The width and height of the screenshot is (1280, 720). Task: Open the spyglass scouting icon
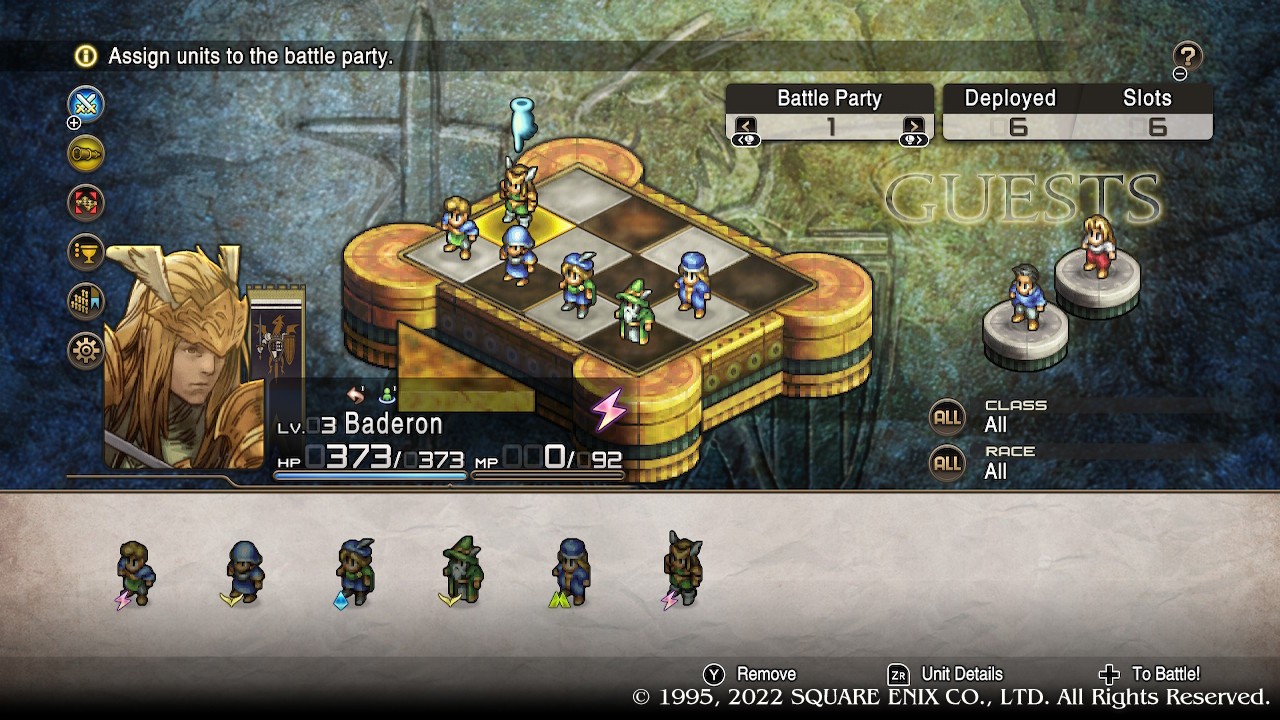pos(86,153)
